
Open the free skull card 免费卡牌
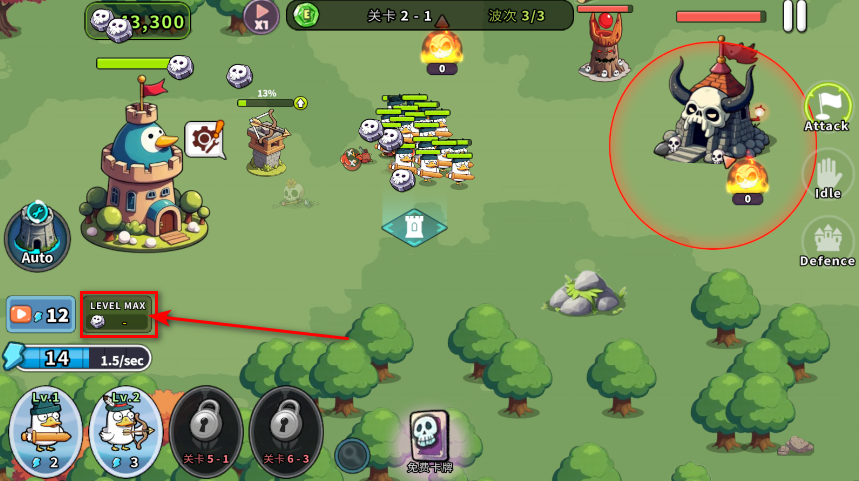[x=430, y=438]
